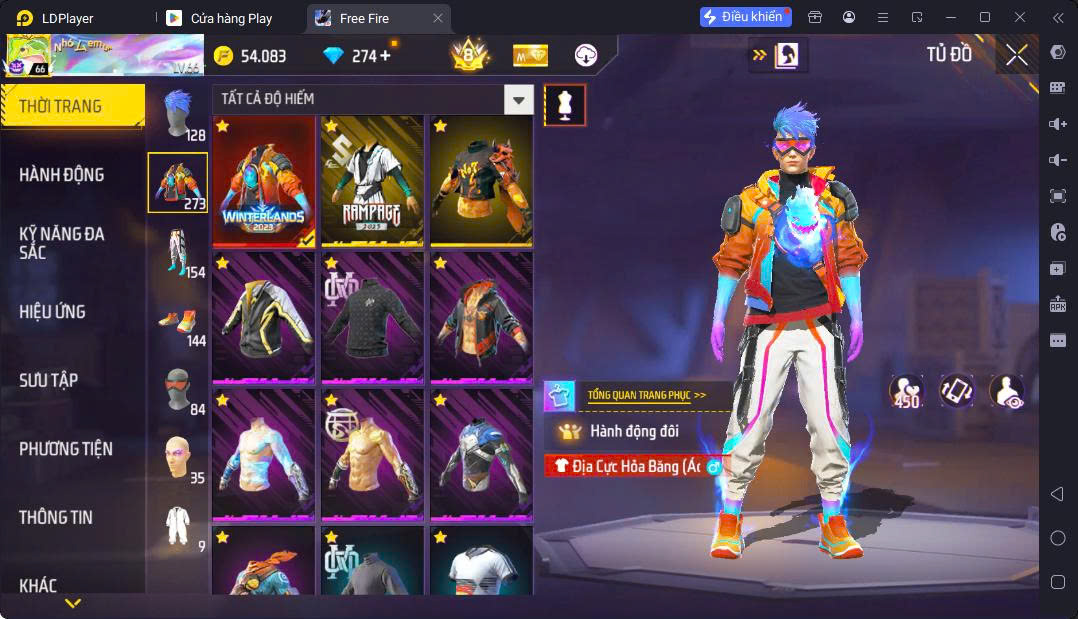
Task: Go to the Thông Tin section
Action: coord(55,517)
